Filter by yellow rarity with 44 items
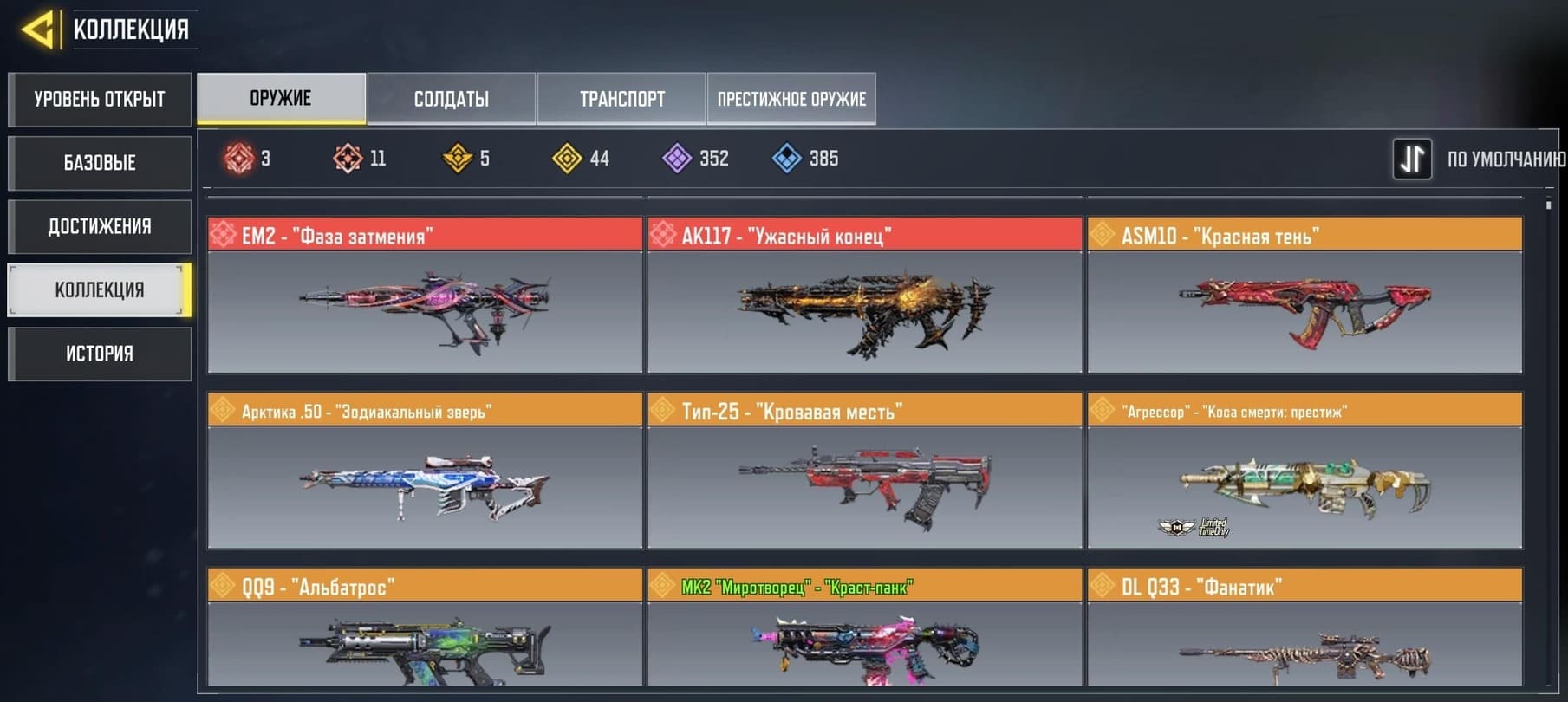The image size is (1568, 702). (581, 159)
